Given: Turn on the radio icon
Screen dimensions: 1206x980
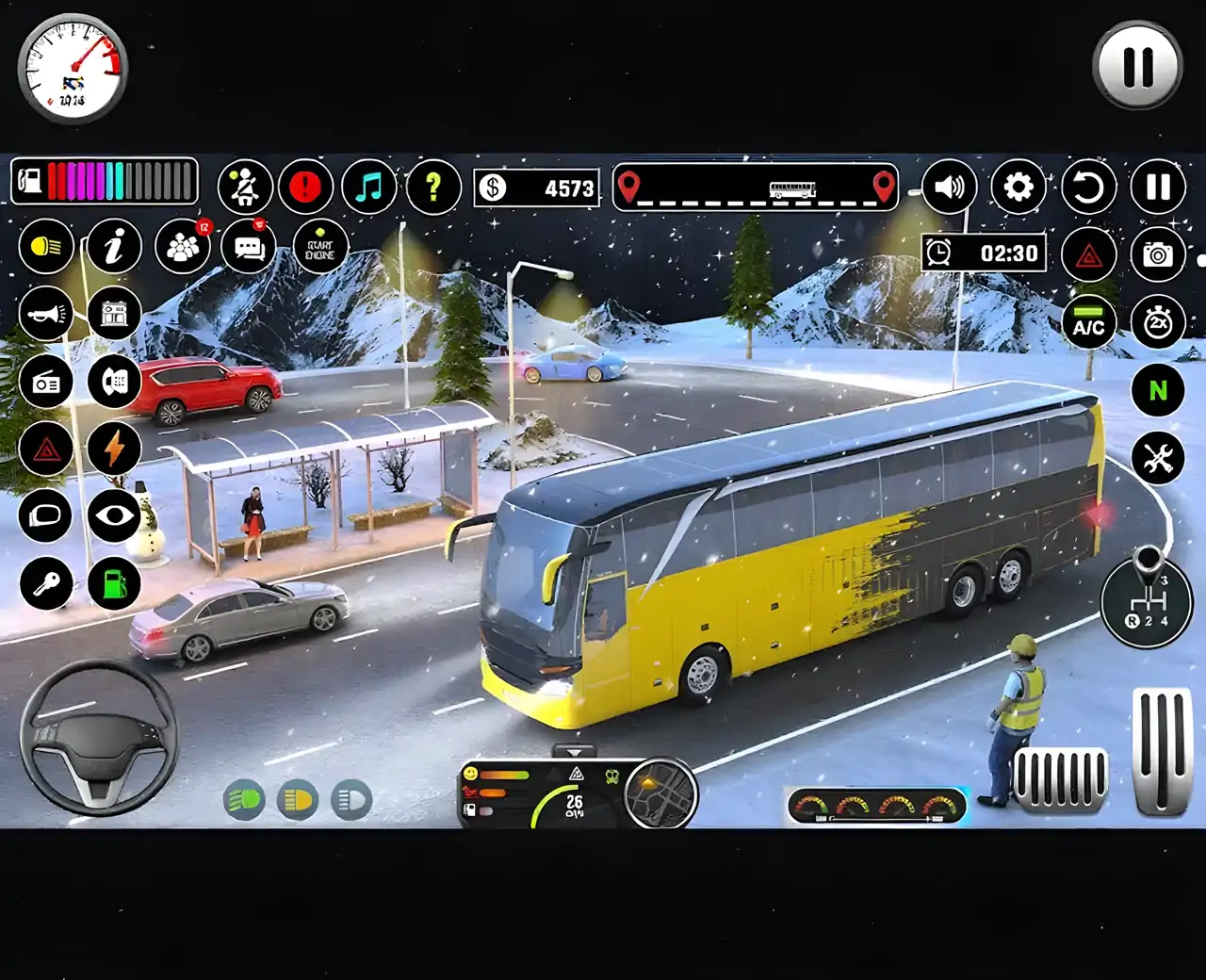Looking at the screenshot, I should [45, 383].
